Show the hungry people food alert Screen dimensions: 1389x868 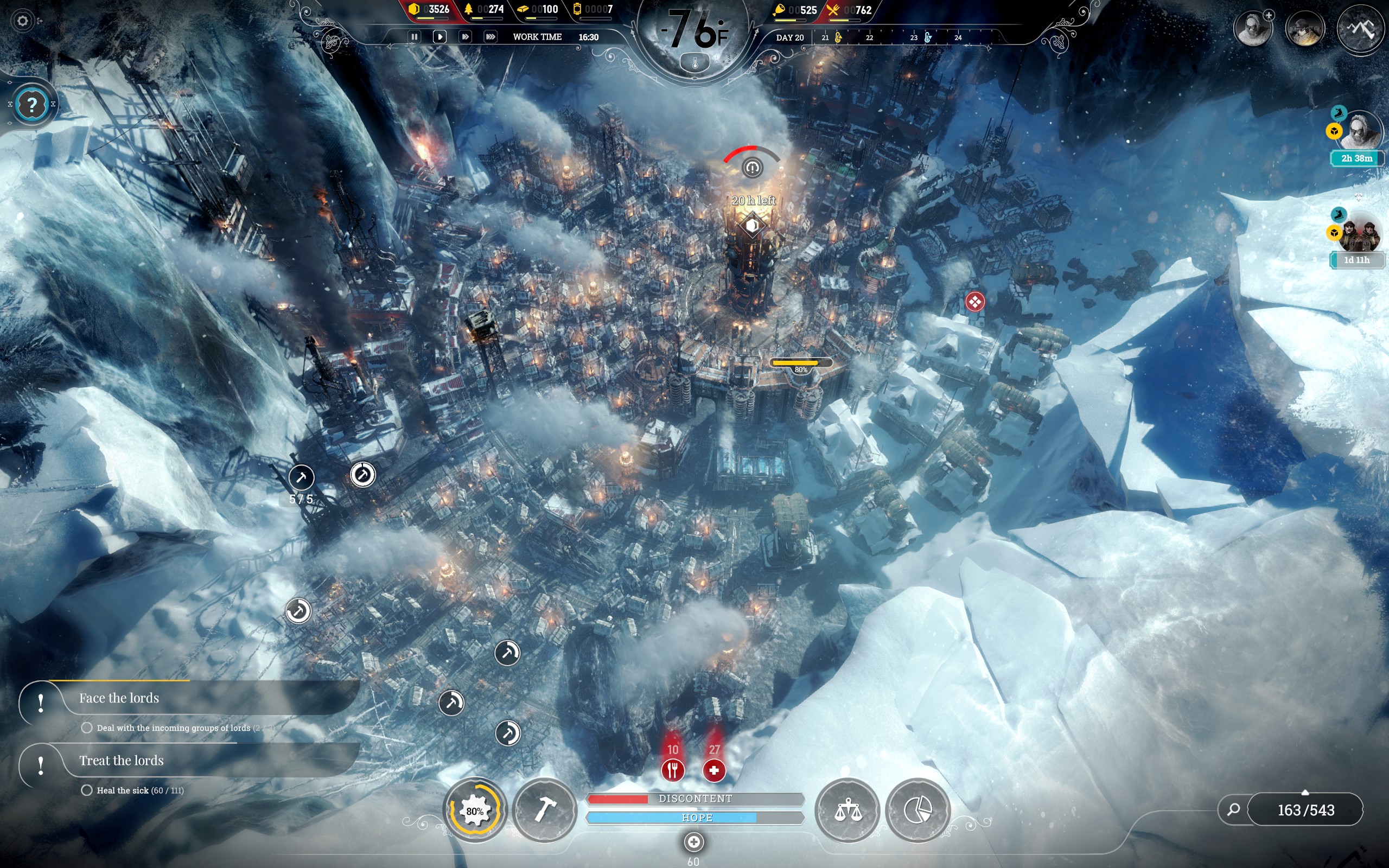click(673, 770)
